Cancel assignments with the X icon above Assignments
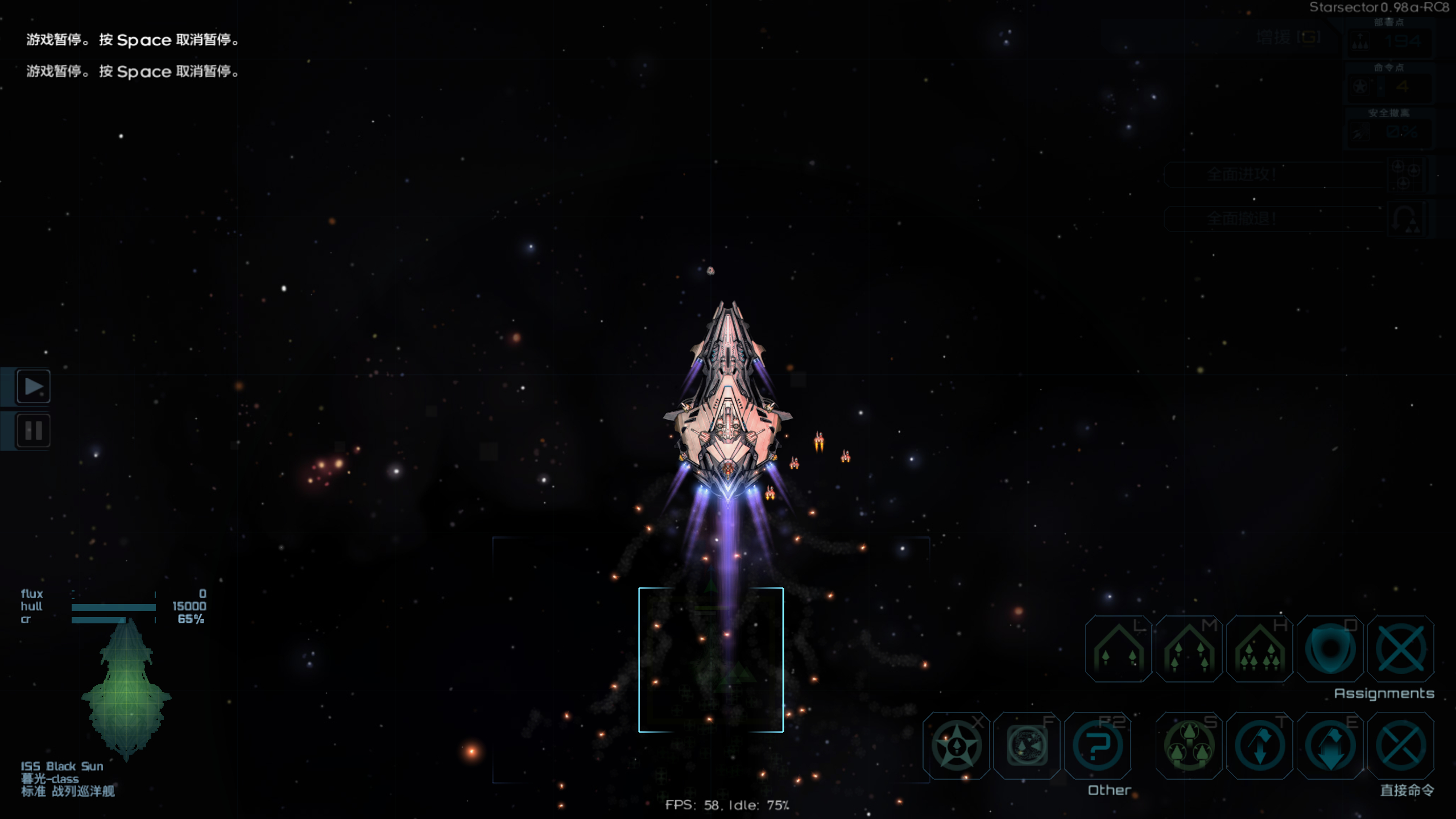 click(1400, 649)
